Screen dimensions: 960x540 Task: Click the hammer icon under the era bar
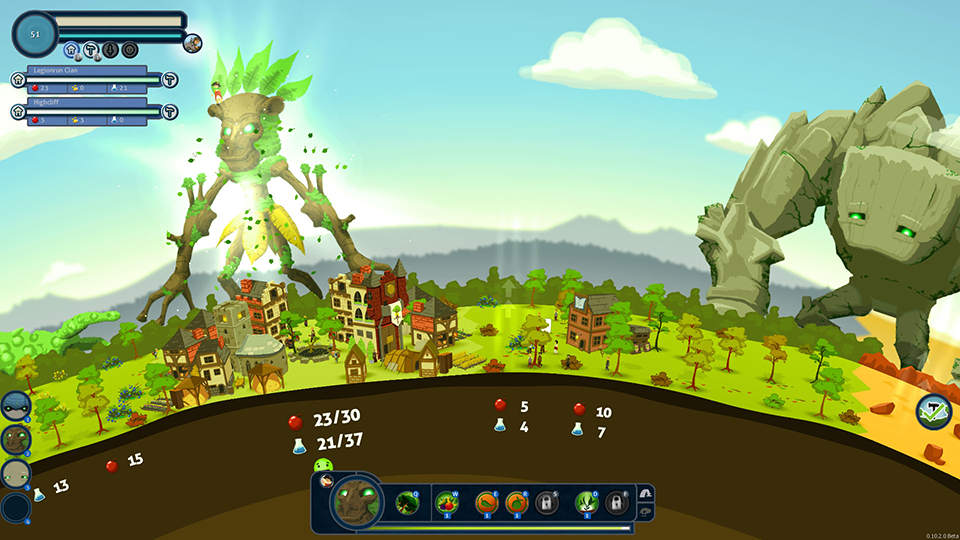[x=91, y=49]
